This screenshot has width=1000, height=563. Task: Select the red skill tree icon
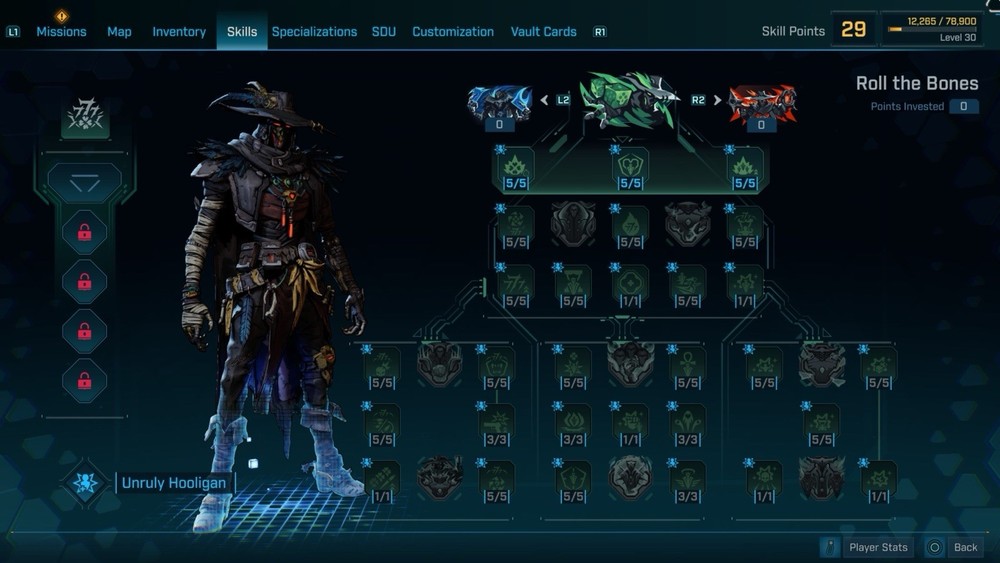(x=761, y=102)
